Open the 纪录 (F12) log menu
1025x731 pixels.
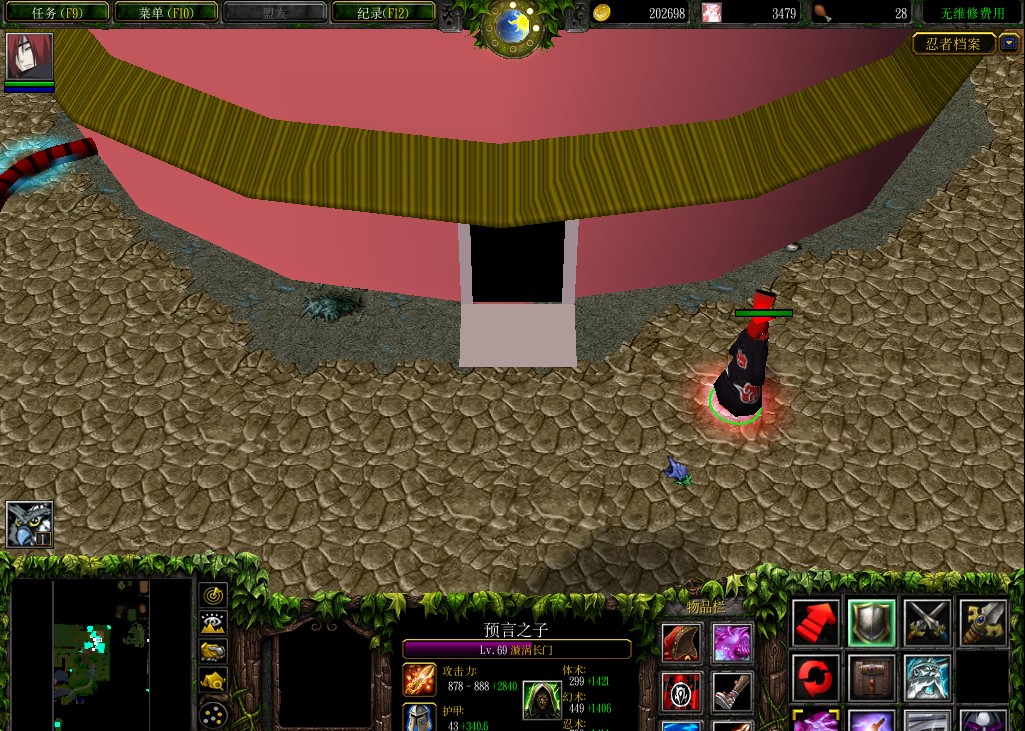pos(383,13)
